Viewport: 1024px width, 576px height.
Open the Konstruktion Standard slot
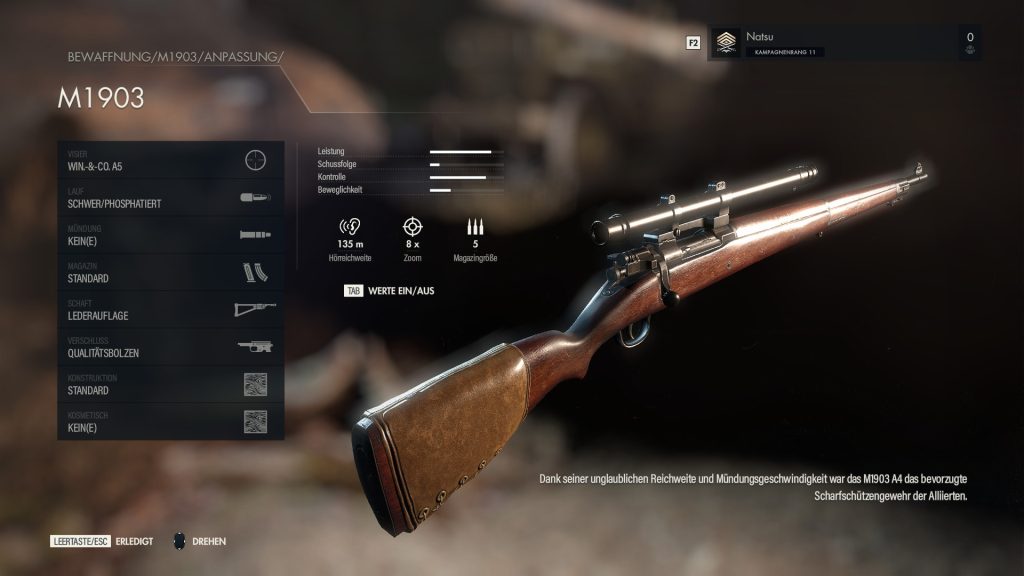(x=170, y=385)
